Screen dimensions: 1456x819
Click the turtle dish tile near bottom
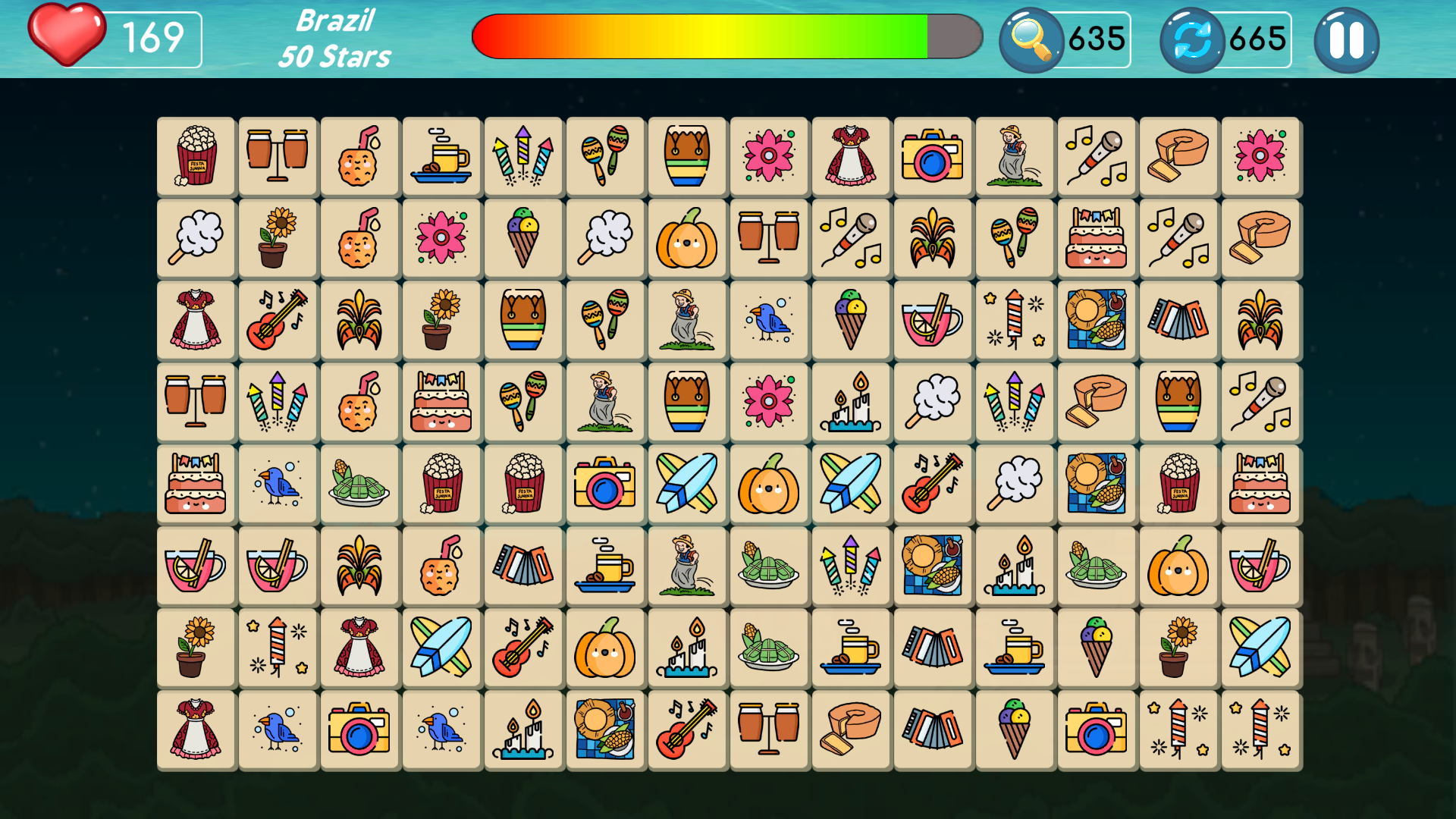(x=769, y=648)
